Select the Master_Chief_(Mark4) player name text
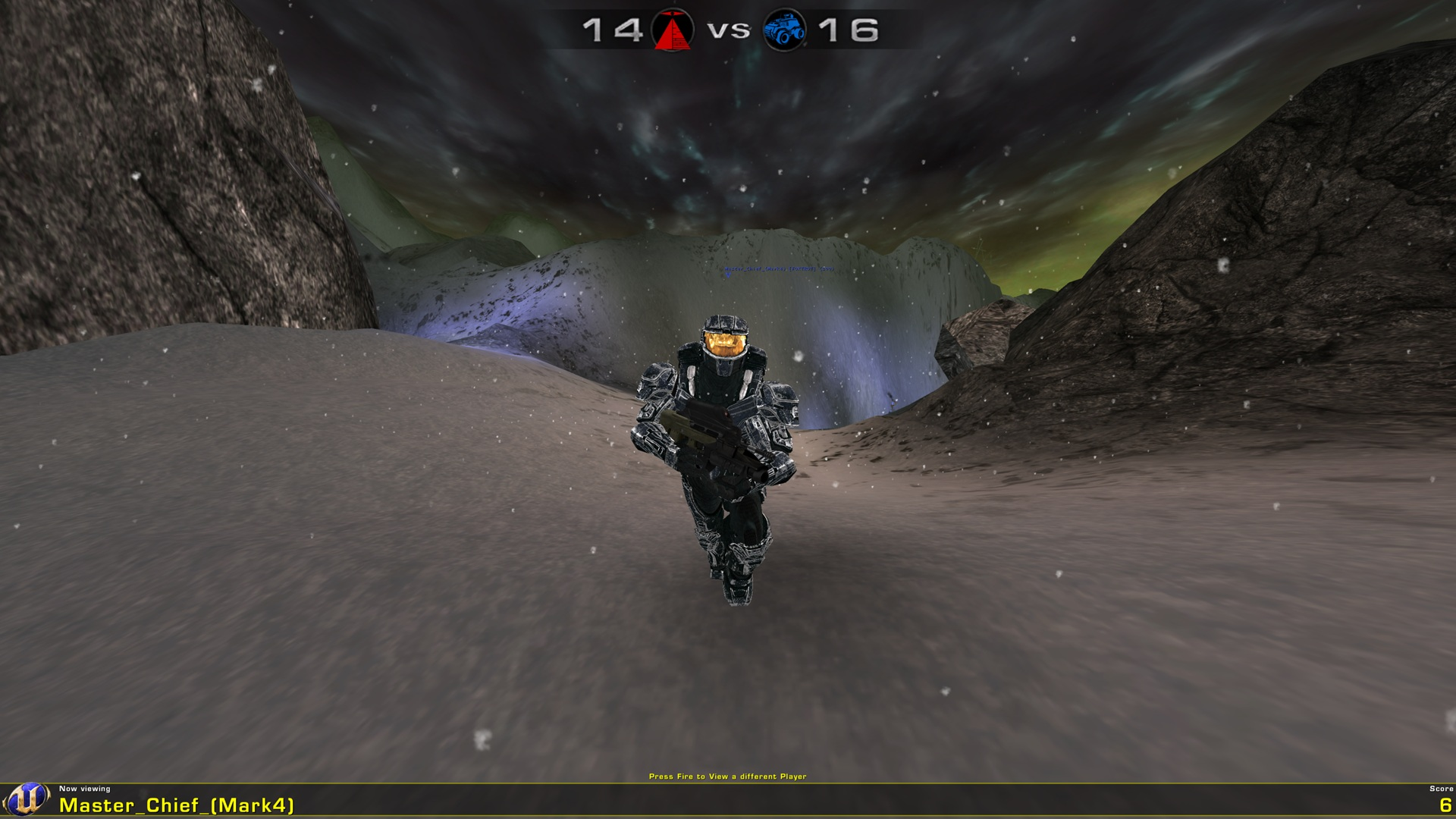Image resolution: width=1456 pixels, height=819 pixels. [174, 806]
